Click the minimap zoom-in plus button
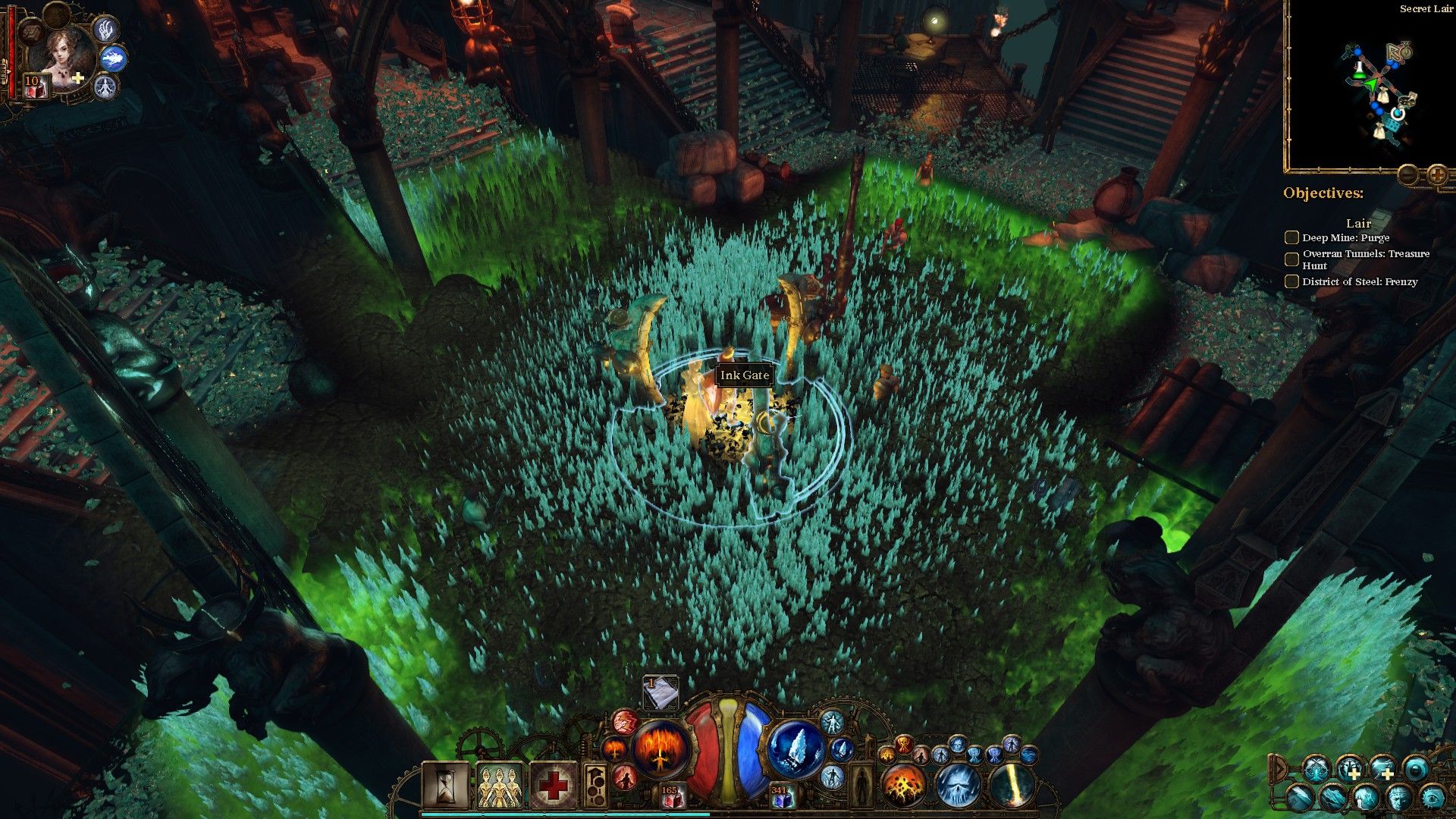This screenshot has height=819, width=1456. (1436, 176)
